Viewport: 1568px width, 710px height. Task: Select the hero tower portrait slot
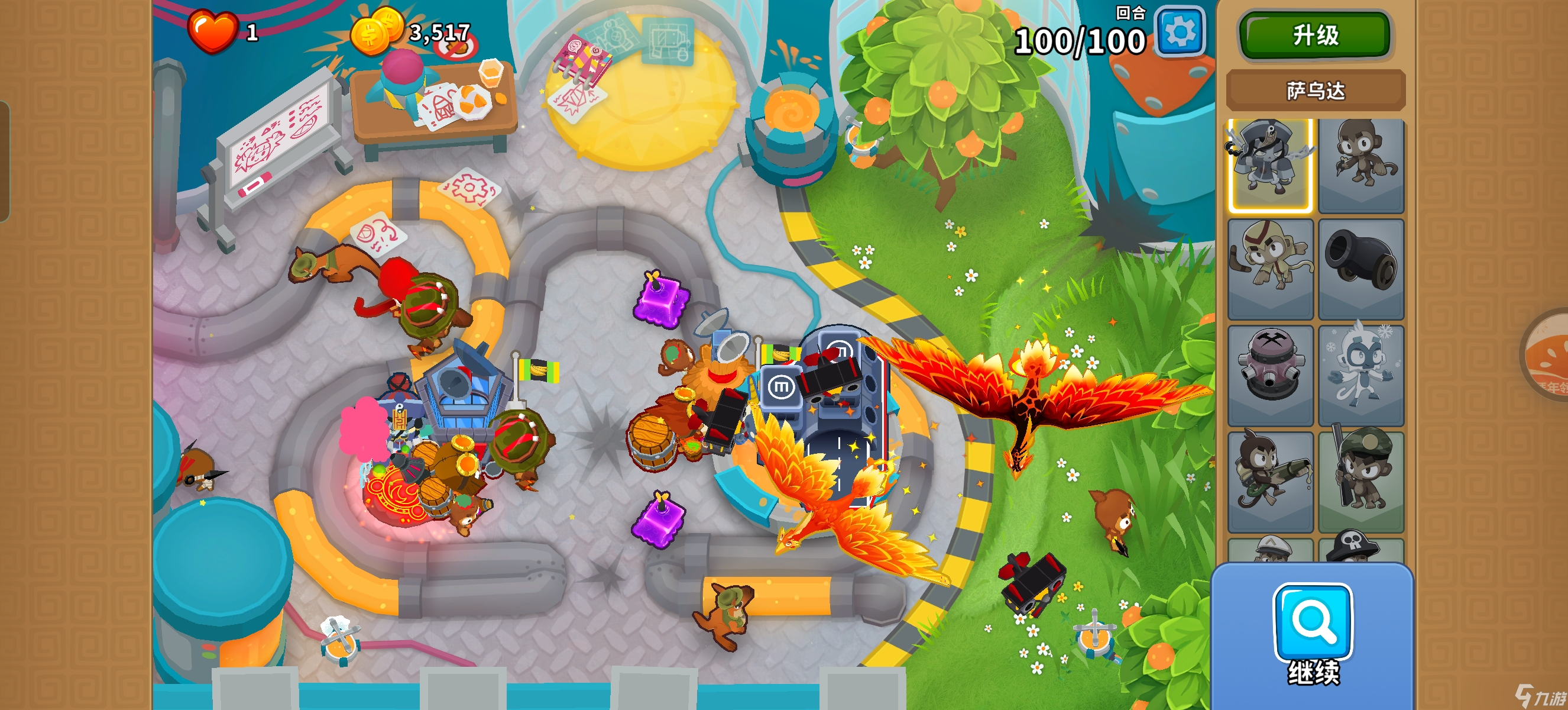(x=1270, y=165)
